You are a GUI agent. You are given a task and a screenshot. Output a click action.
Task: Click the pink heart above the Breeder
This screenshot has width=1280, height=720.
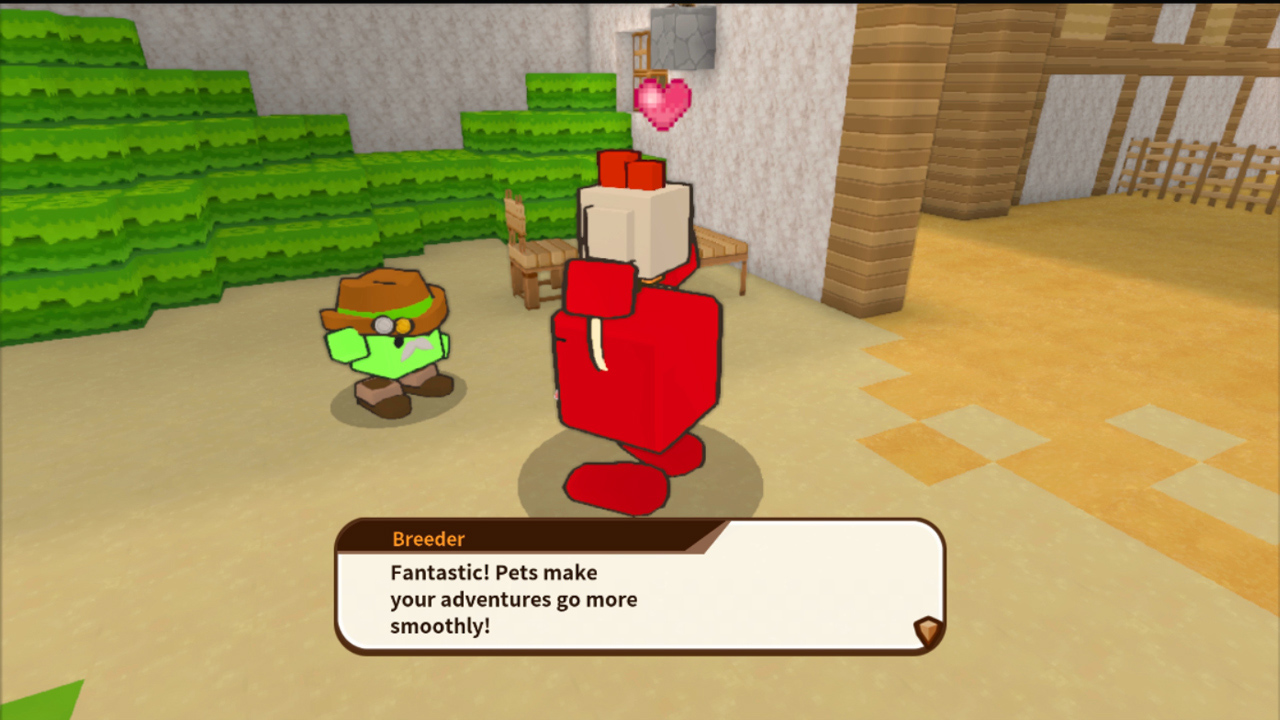[664, 100]
